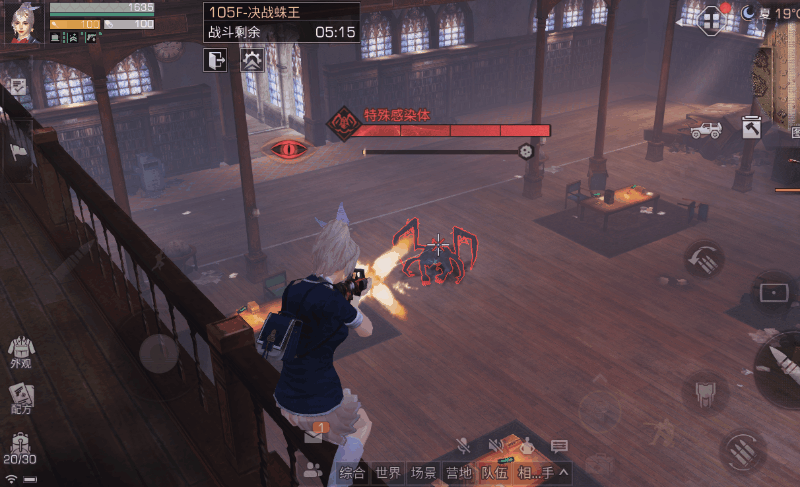Image resolution: width=800 pixels, height=487 pixels.
Task: Toggle the muted microphone icon
Action: [x=462, y=446]
